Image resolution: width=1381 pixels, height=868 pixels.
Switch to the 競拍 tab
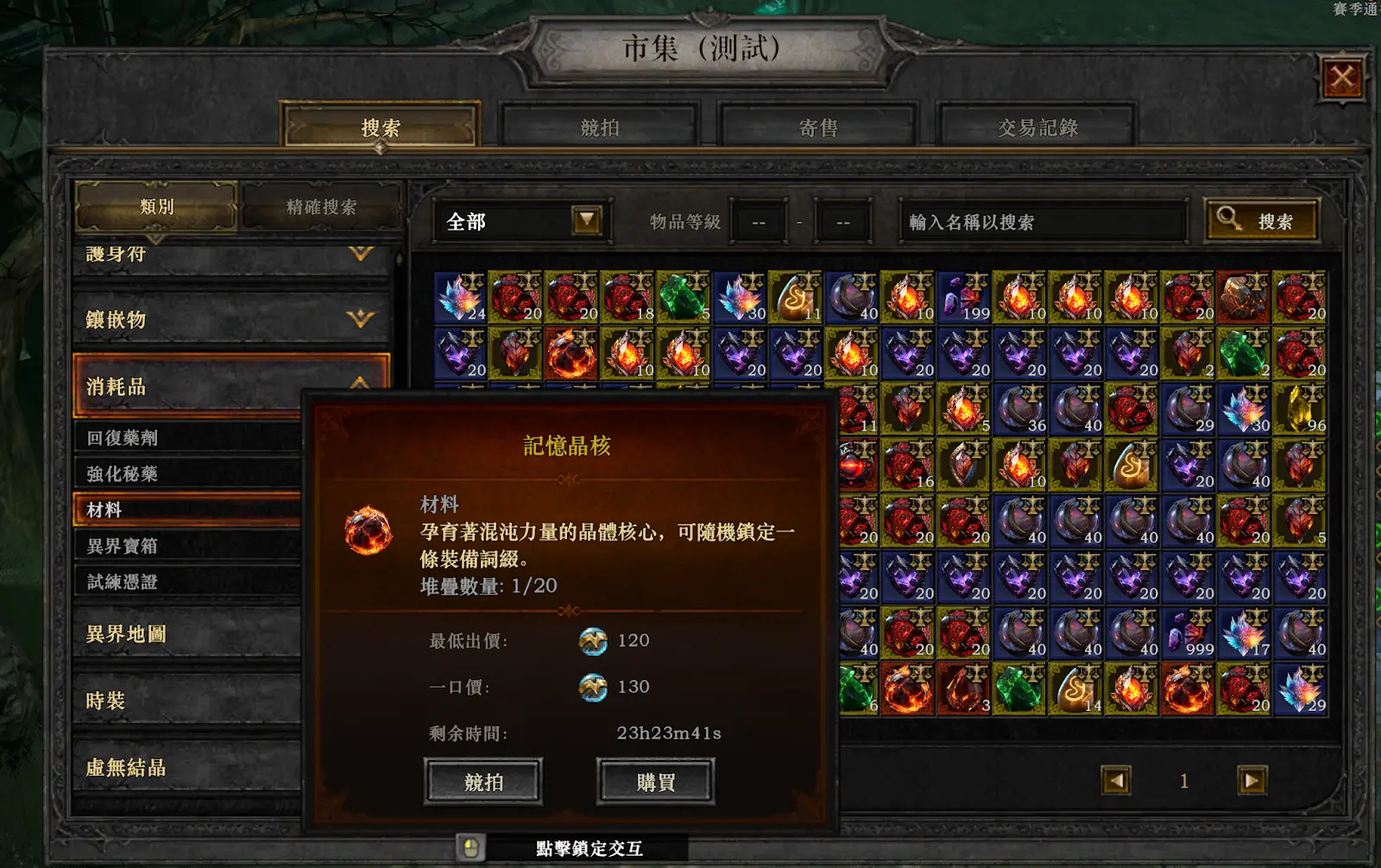(x=600, y=128)
